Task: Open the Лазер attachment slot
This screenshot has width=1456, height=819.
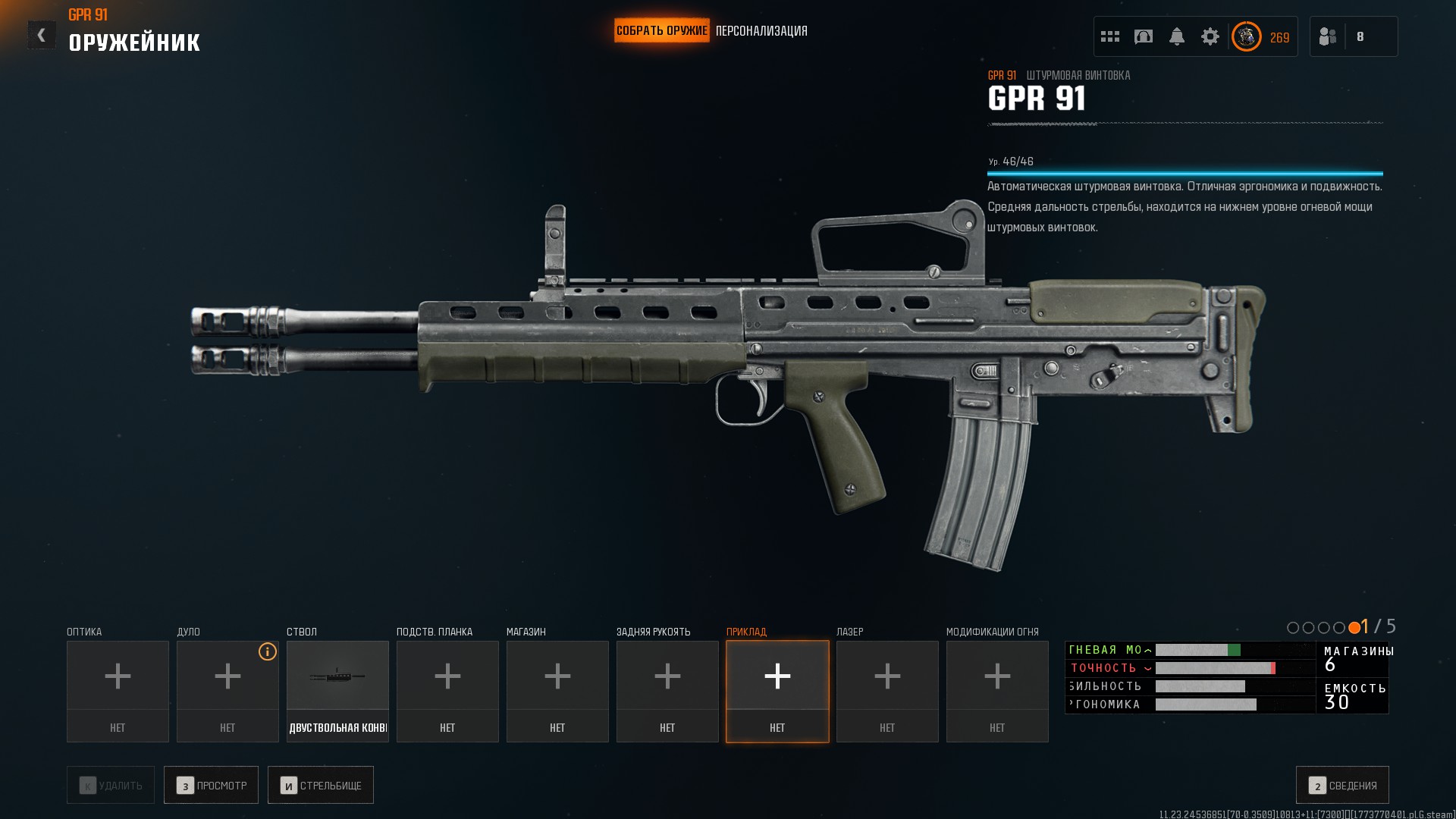Action: (x=887, y=691)
